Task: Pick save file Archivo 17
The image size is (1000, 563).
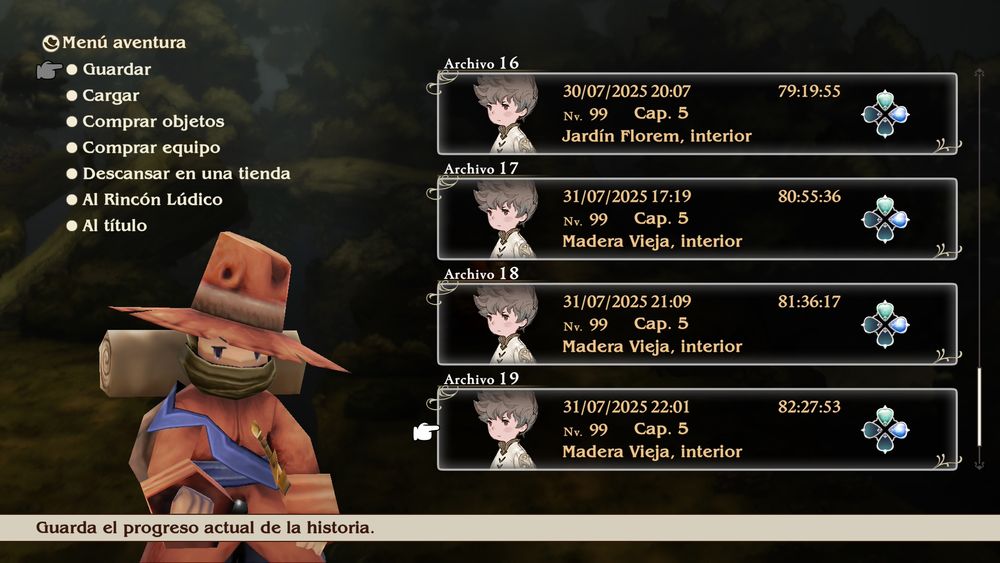Action: (x=696, y=219)
